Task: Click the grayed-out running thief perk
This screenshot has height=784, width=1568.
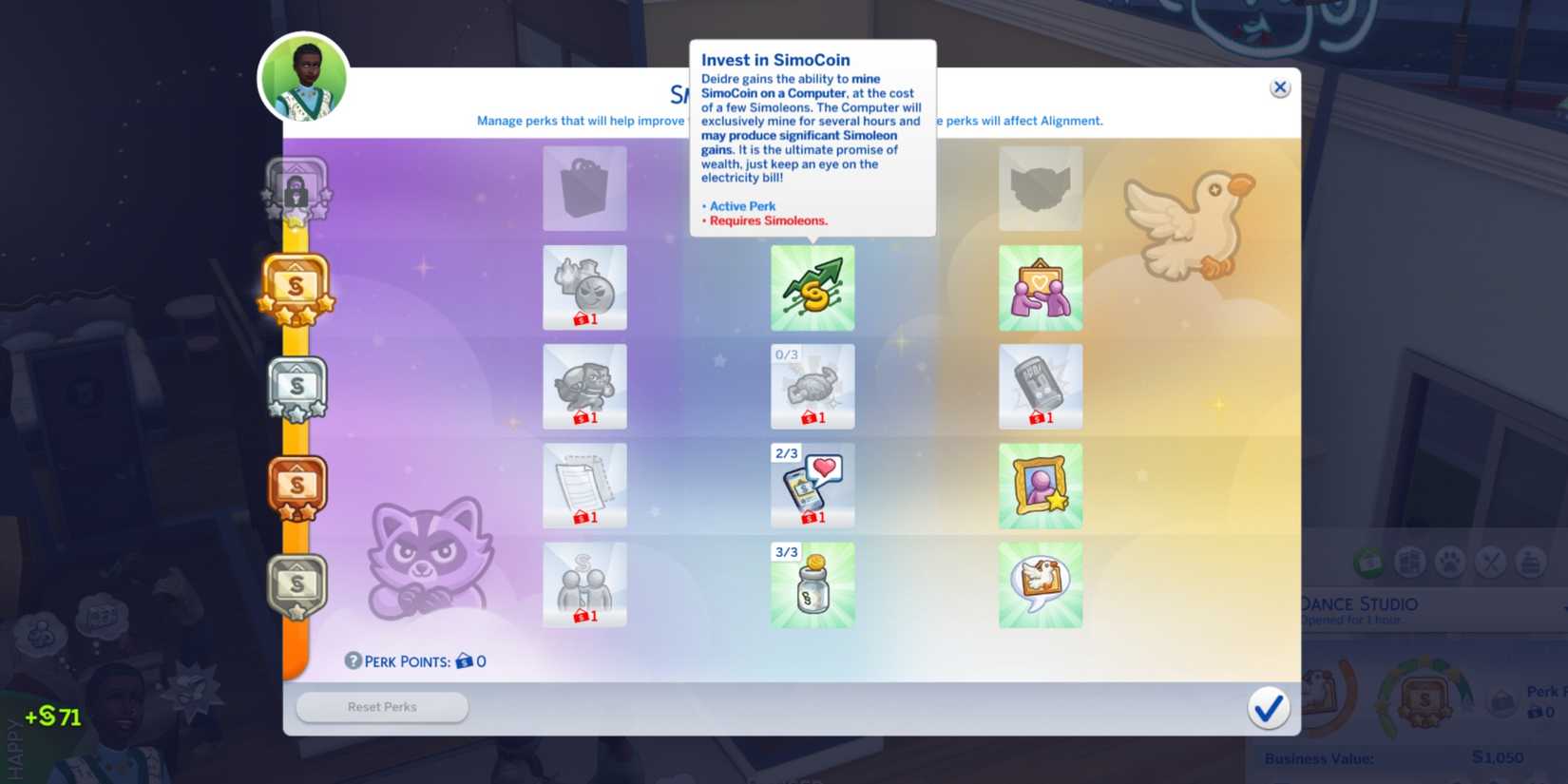Action: point(584,387)
